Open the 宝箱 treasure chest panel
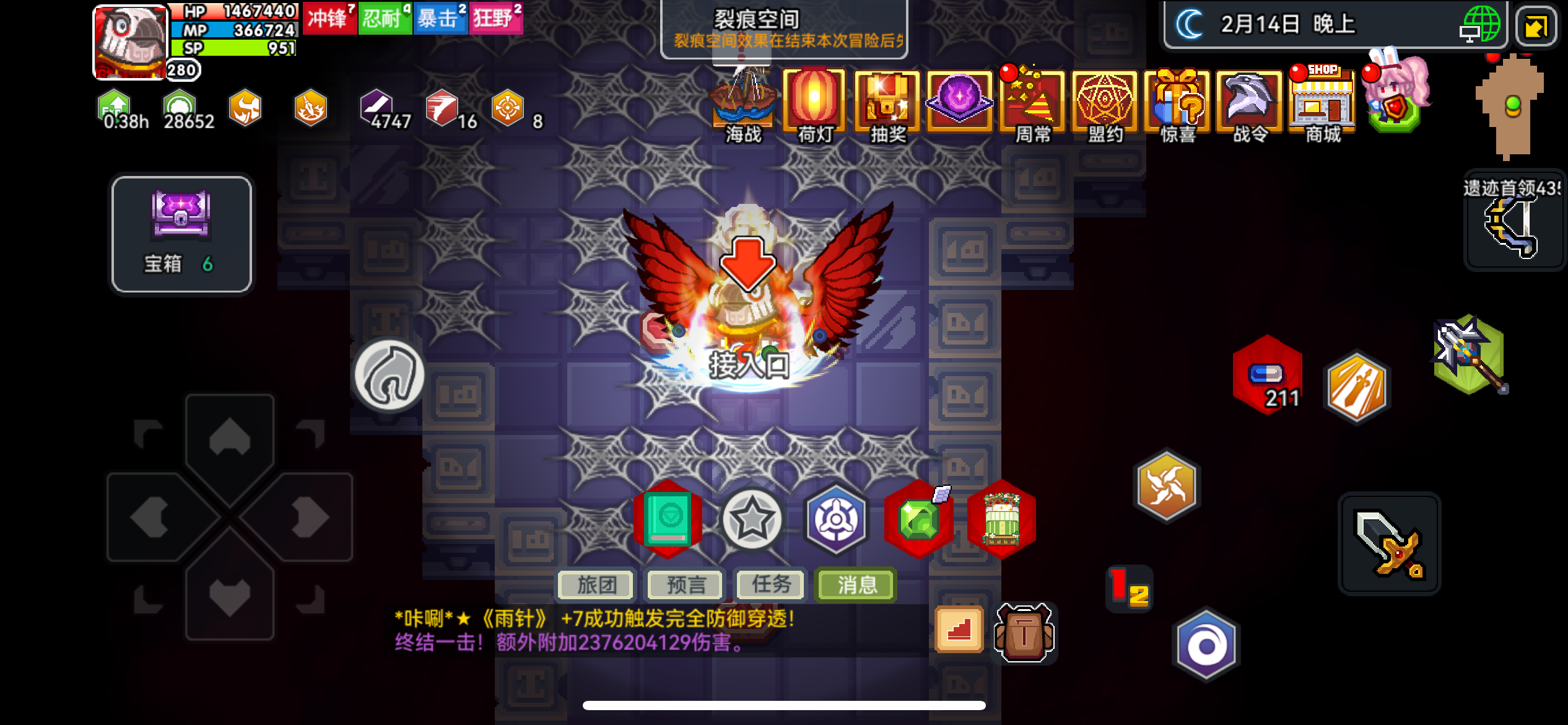Image resolution: width=1568 pixels, height=725 pixels. [x=181, y=234]
